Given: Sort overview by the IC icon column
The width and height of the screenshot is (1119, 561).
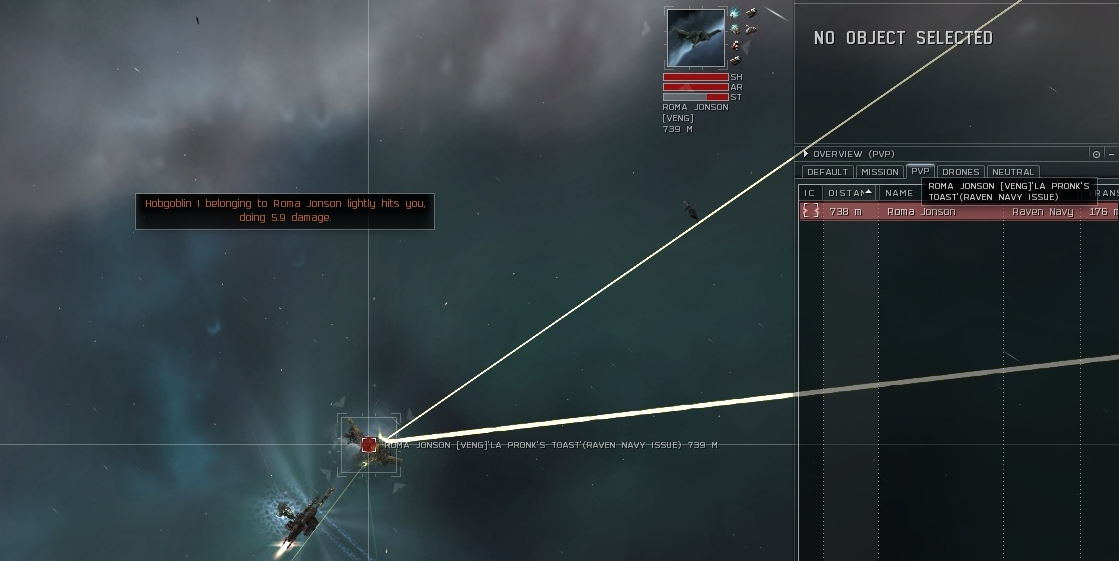Looking at the screenshot, I should (x=810, y=193).
